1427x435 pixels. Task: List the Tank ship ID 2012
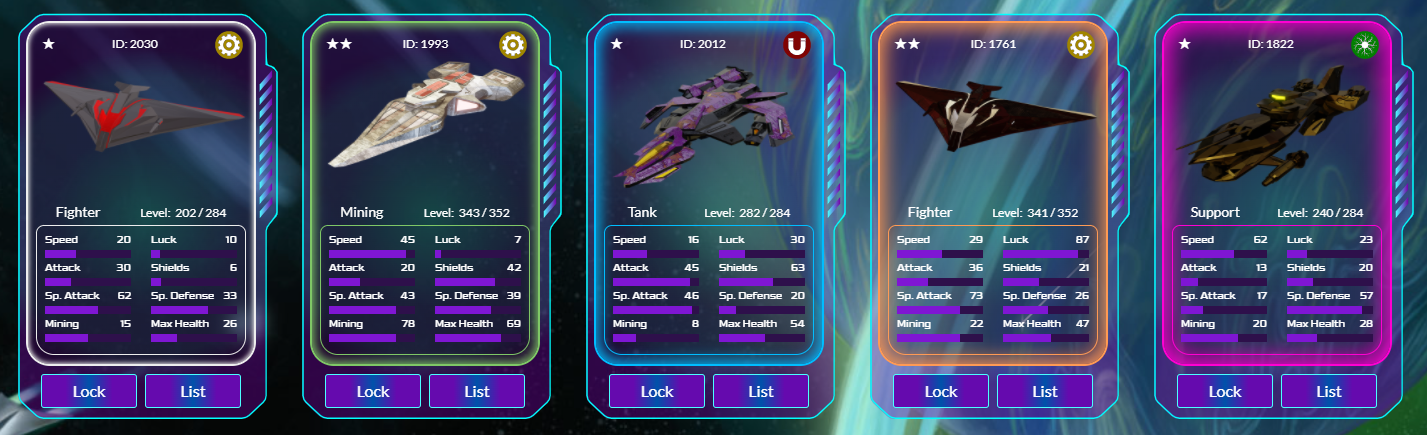[761, 391]
